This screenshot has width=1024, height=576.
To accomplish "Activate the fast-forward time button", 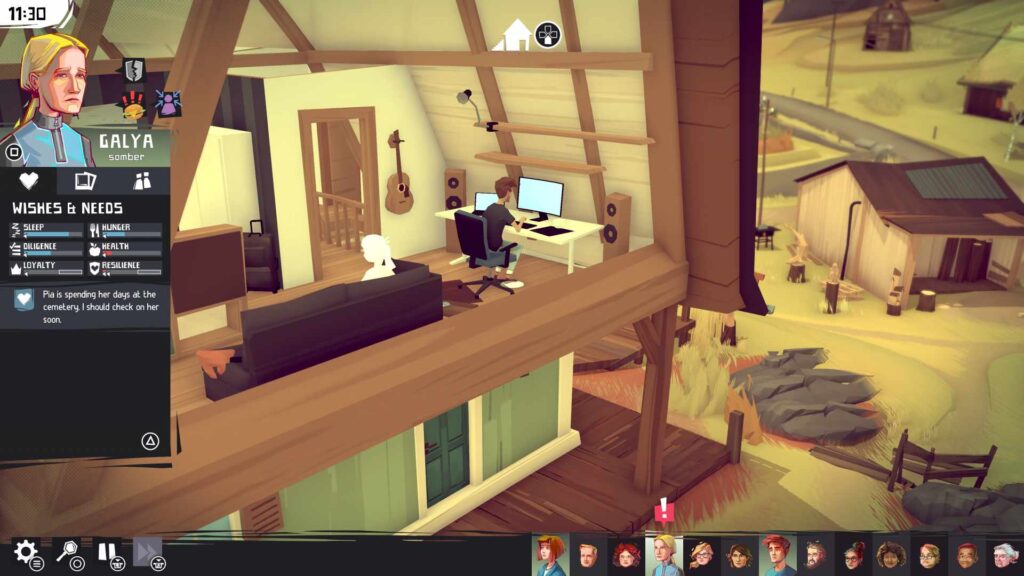I will tap(146, 551).
